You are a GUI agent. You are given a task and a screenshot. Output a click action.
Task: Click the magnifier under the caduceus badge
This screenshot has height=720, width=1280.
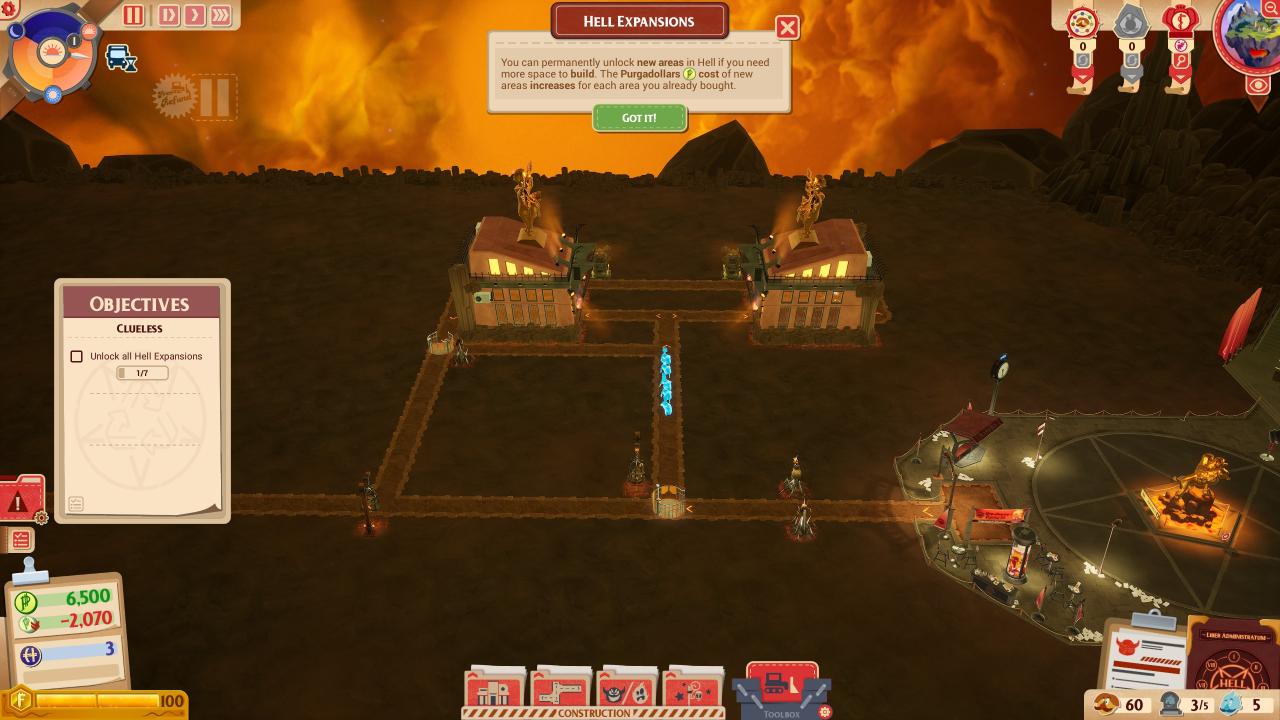click(x=1180, y=61)
